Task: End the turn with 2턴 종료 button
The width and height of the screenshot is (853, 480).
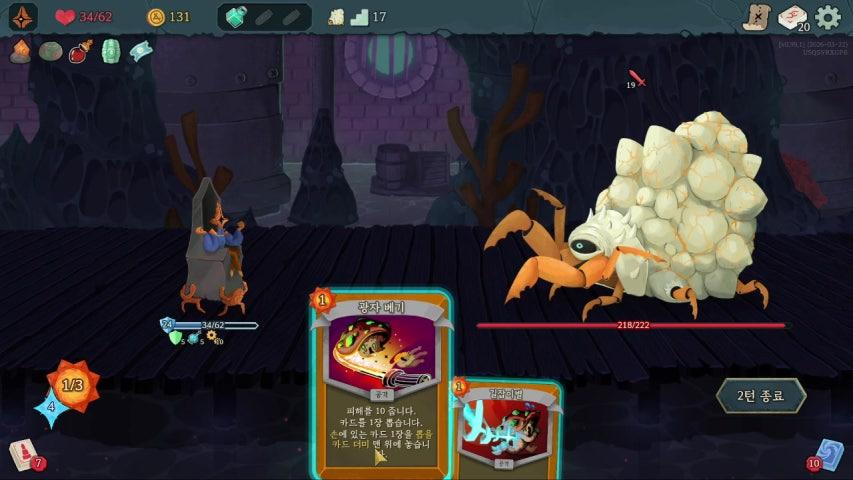Action: pyautogui.click(x=760, y=395)
